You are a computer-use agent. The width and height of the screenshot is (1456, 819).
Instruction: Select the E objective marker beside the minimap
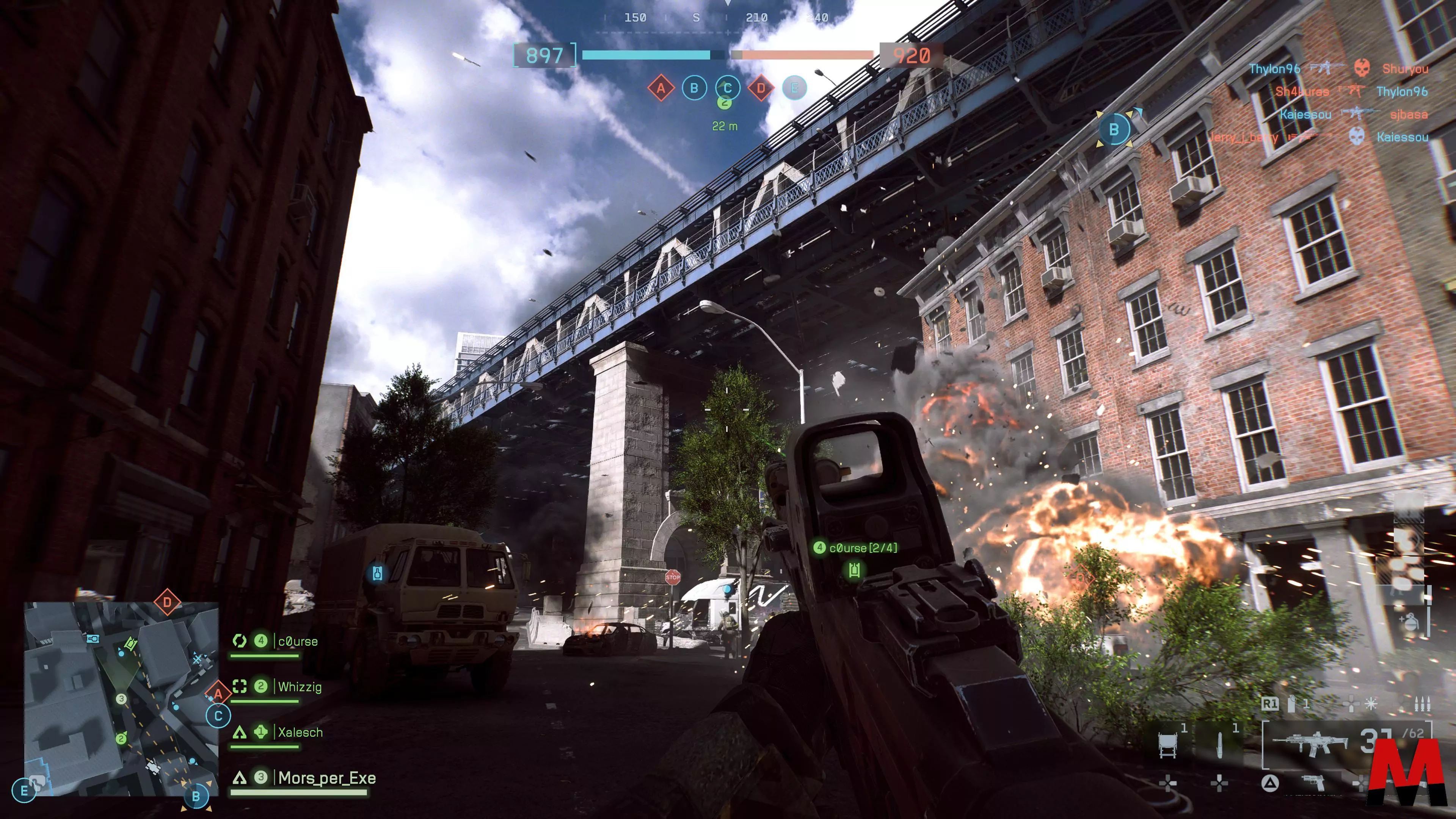(24, 791)
